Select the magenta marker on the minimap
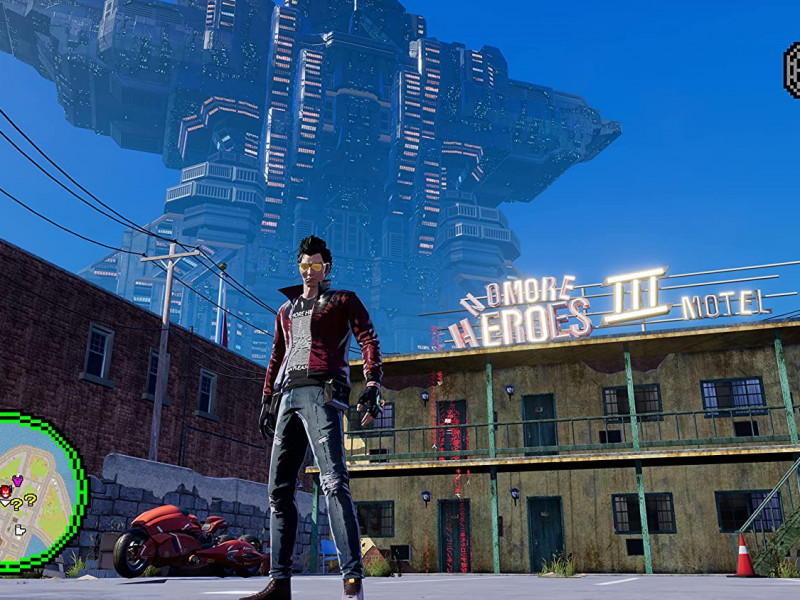The height and width of the screenshot is (600, 800). [x=17, y=481]
